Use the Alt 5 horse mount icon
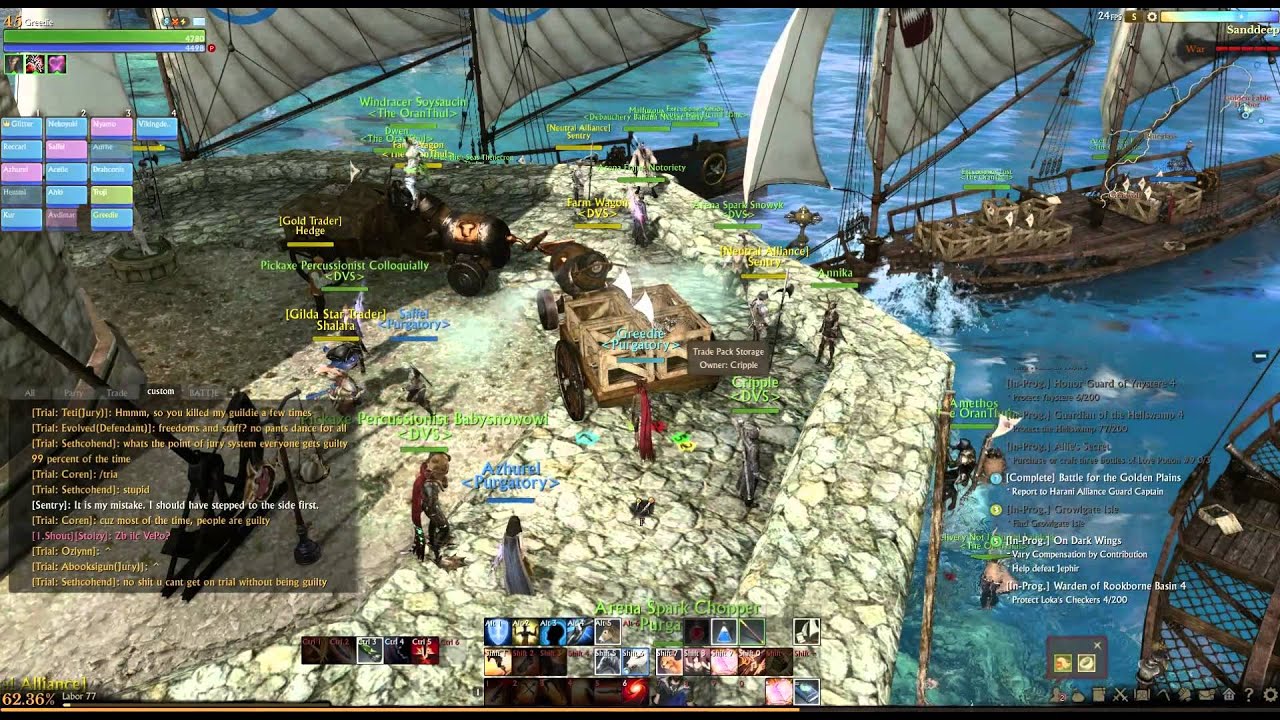This screenshot has width=1280, height=720. click(x=608, y=631)
